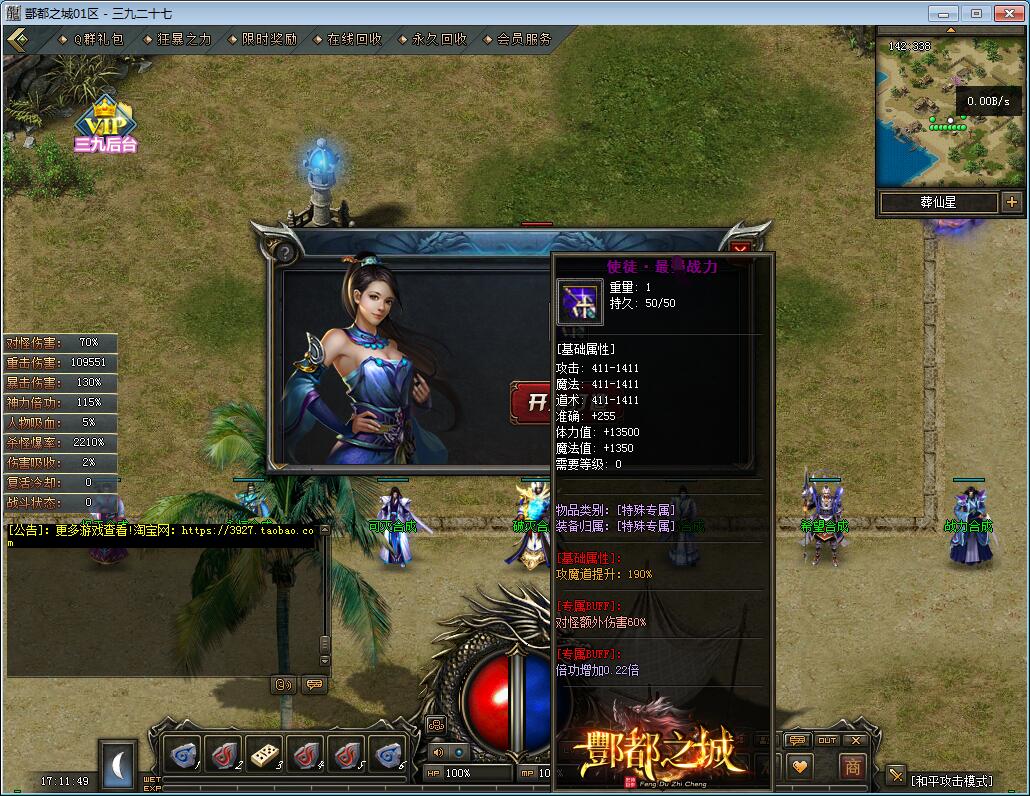Open the 商 shop button

click(851, 766)
